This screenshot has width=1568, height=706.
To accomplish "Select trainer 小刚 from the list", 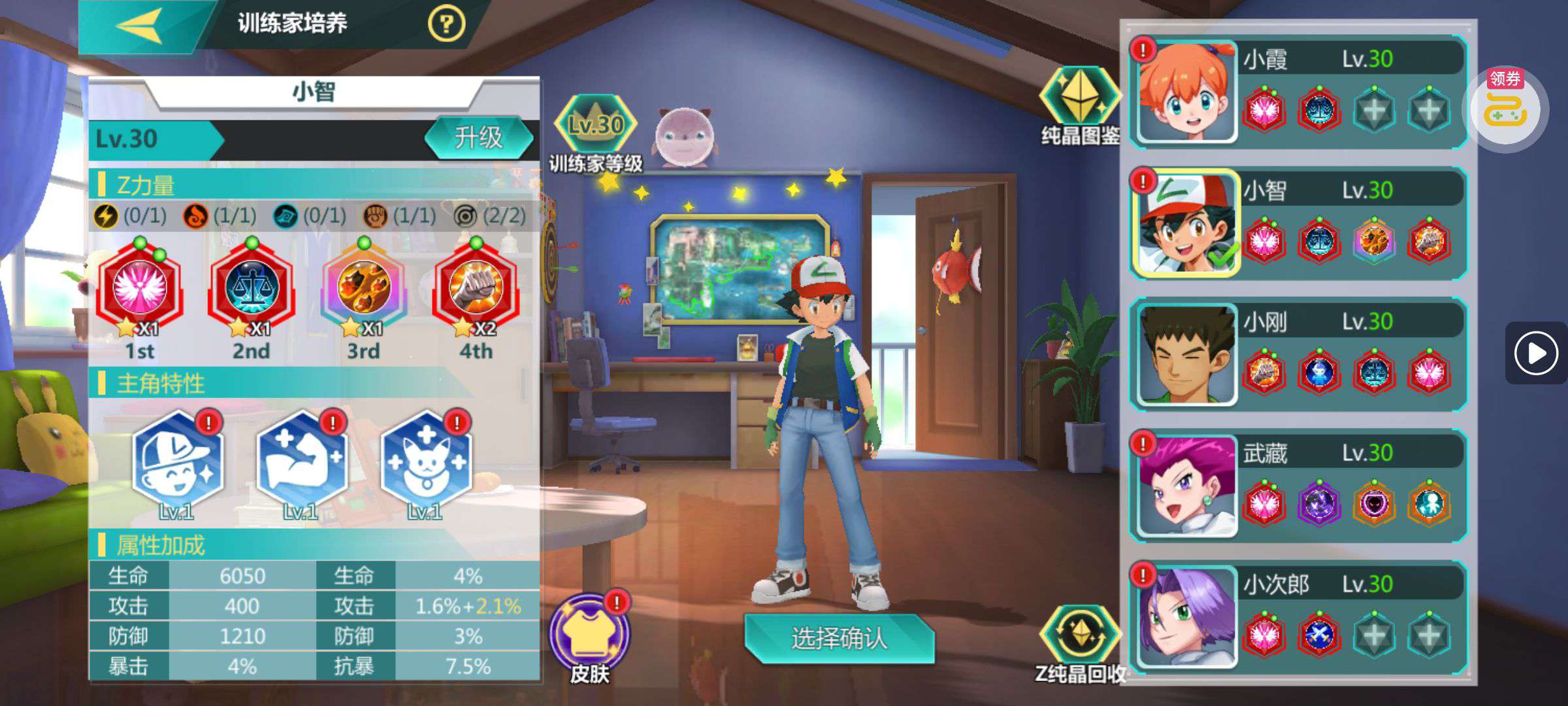I will [1187, 355].
